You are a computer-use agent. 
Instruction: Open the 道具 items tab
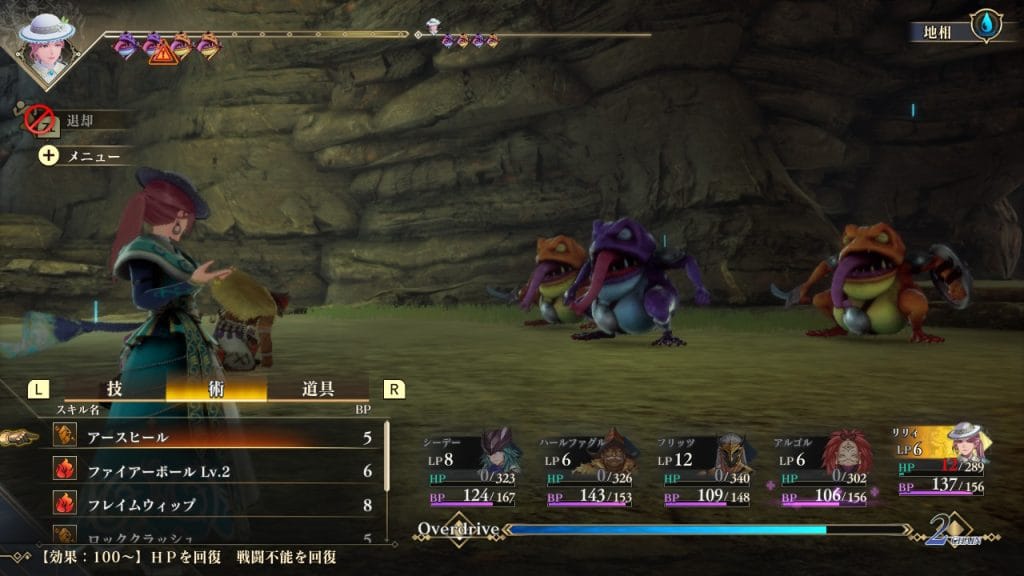pos(318,389)
